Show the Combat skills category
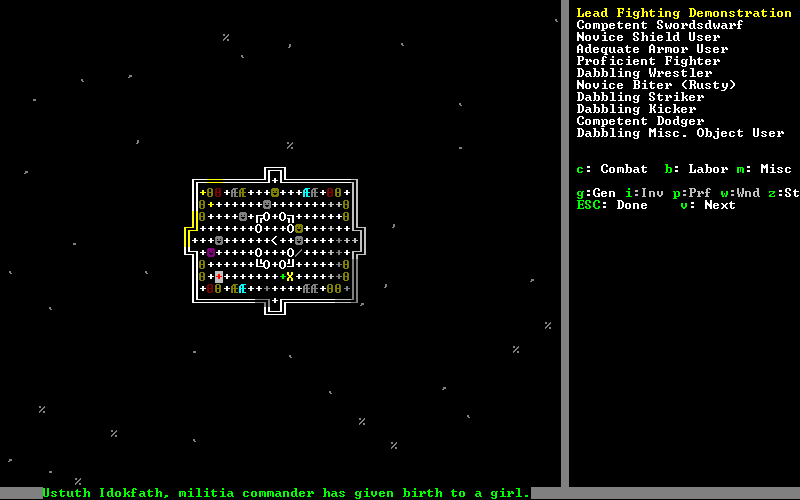800x500 pixels. 611,169
